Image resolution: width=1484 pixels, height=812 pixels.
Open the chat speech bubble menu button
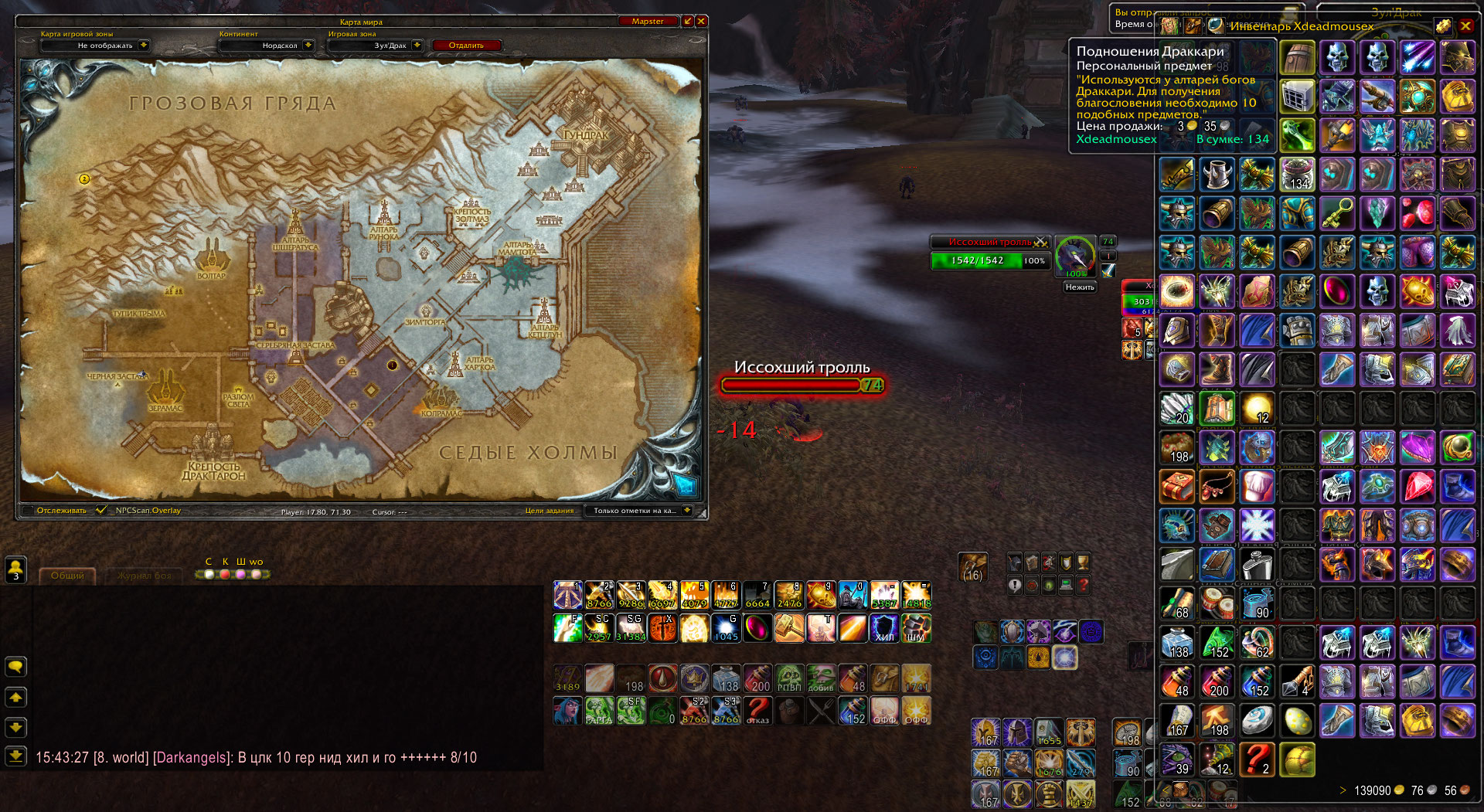pos(15,667)
